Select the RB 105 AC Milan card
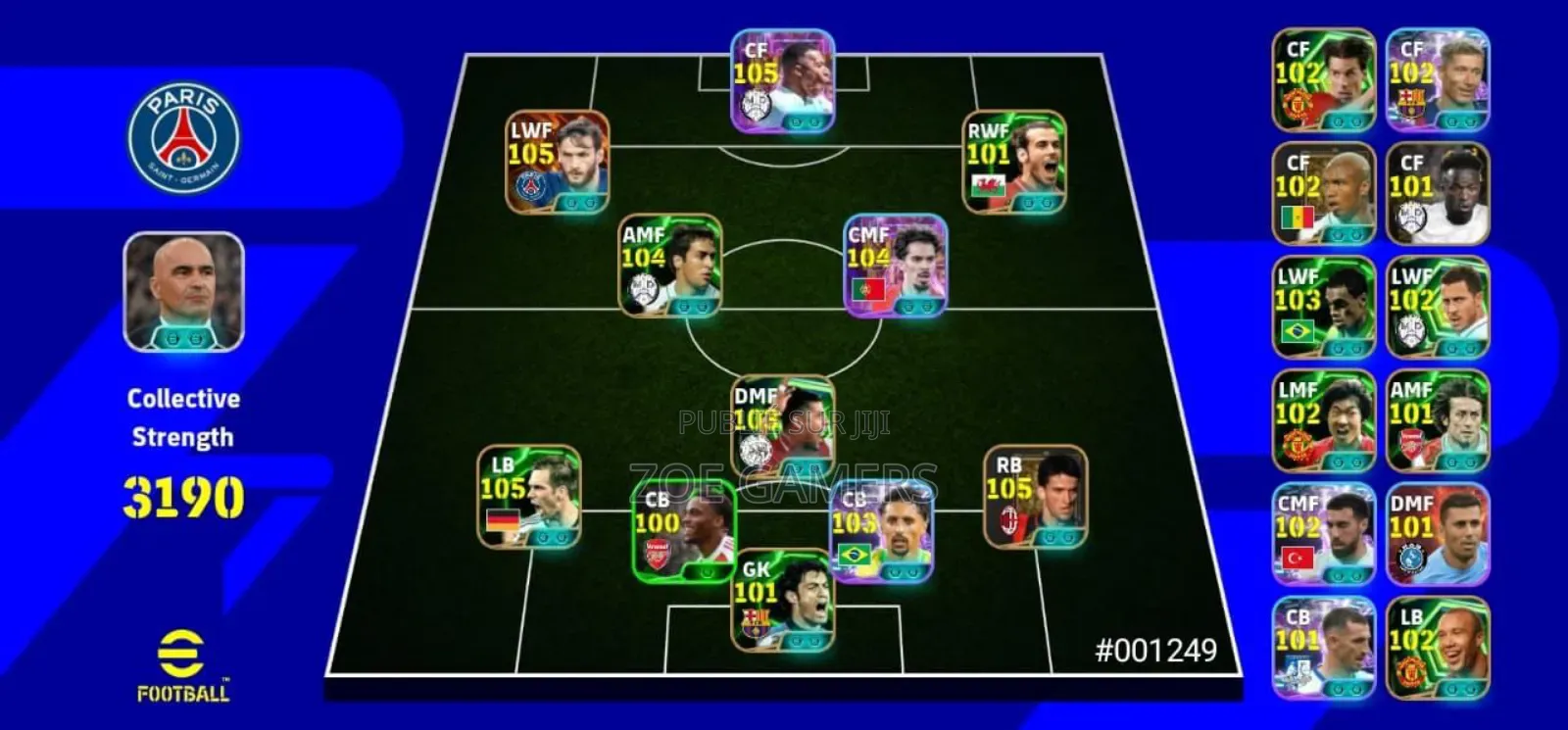 click(1035, 497)
